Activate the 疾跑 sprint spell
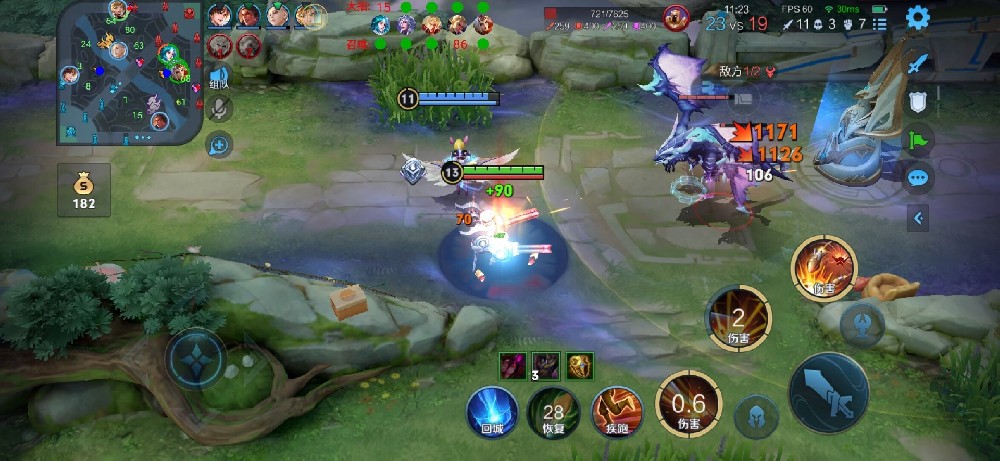The height and width of the screenshot is (461, 1000). 615,412
